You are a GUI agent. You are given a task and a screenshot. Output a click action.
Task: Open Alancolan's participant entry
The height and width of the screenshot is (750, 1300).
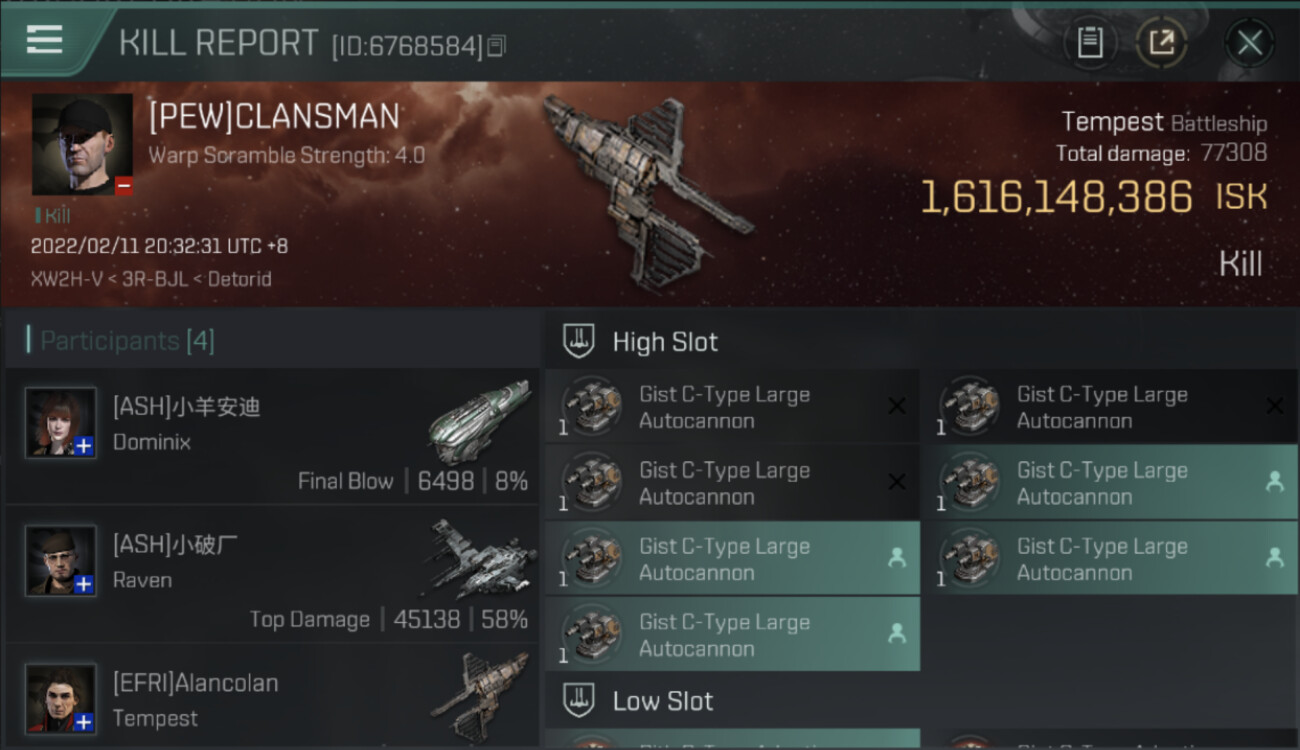(x=272, y=698)
